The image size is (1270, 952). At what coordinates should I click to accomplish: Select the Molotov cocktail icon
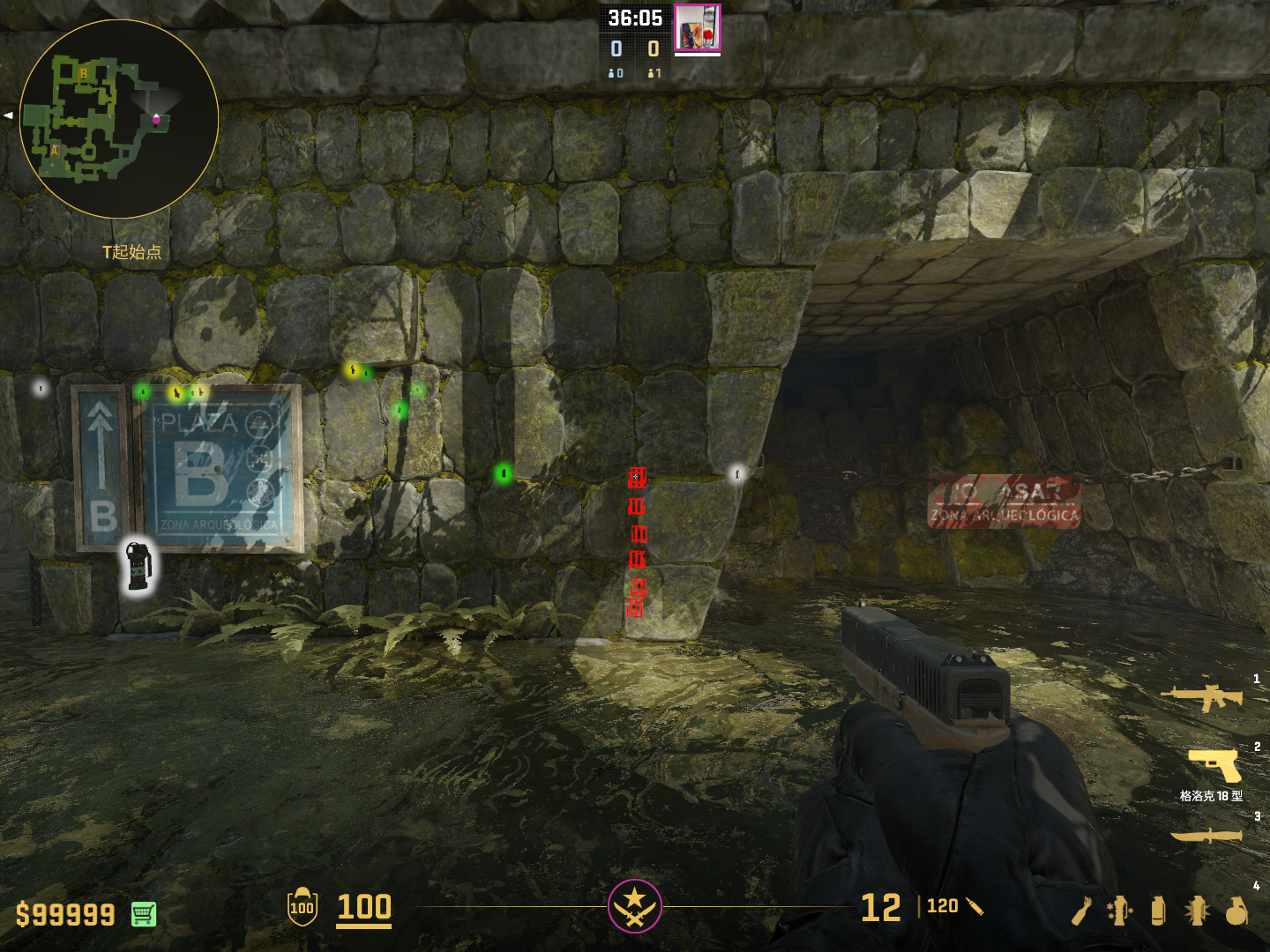[x=1081, y=911]
